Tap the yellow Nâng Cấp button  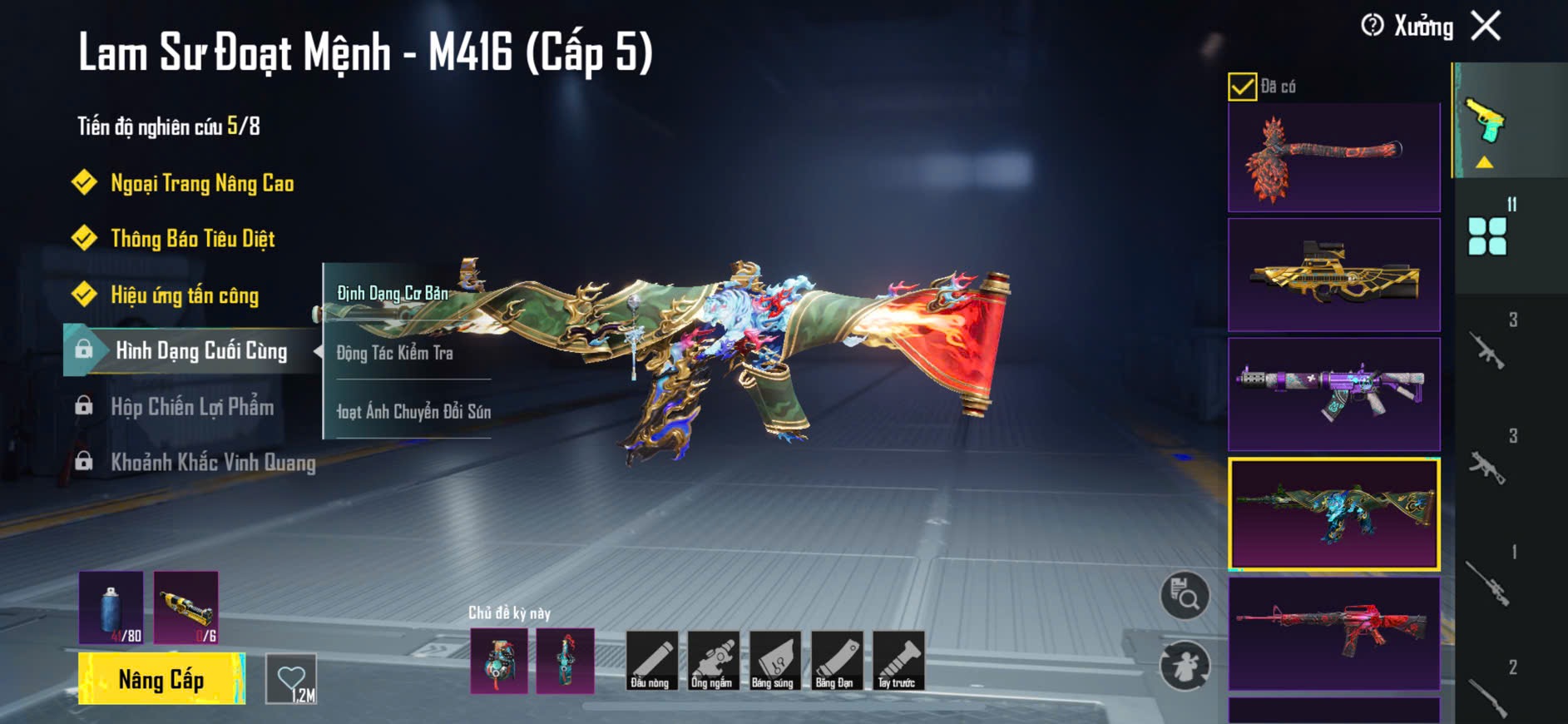pos(161,679)
